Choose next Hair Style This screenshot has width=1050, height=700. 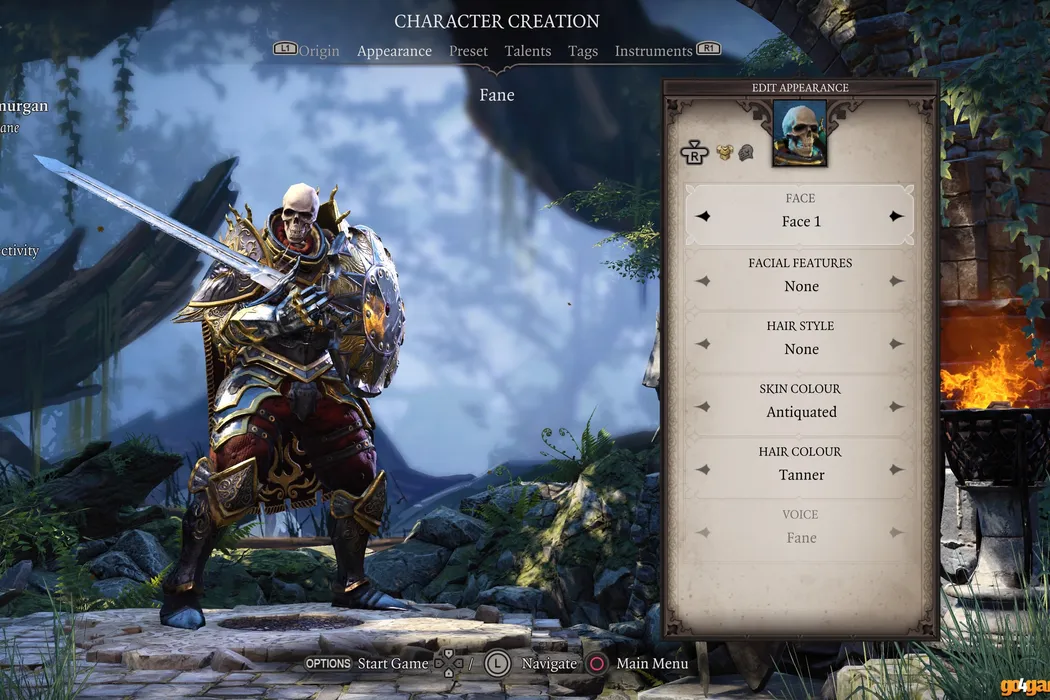896,344
